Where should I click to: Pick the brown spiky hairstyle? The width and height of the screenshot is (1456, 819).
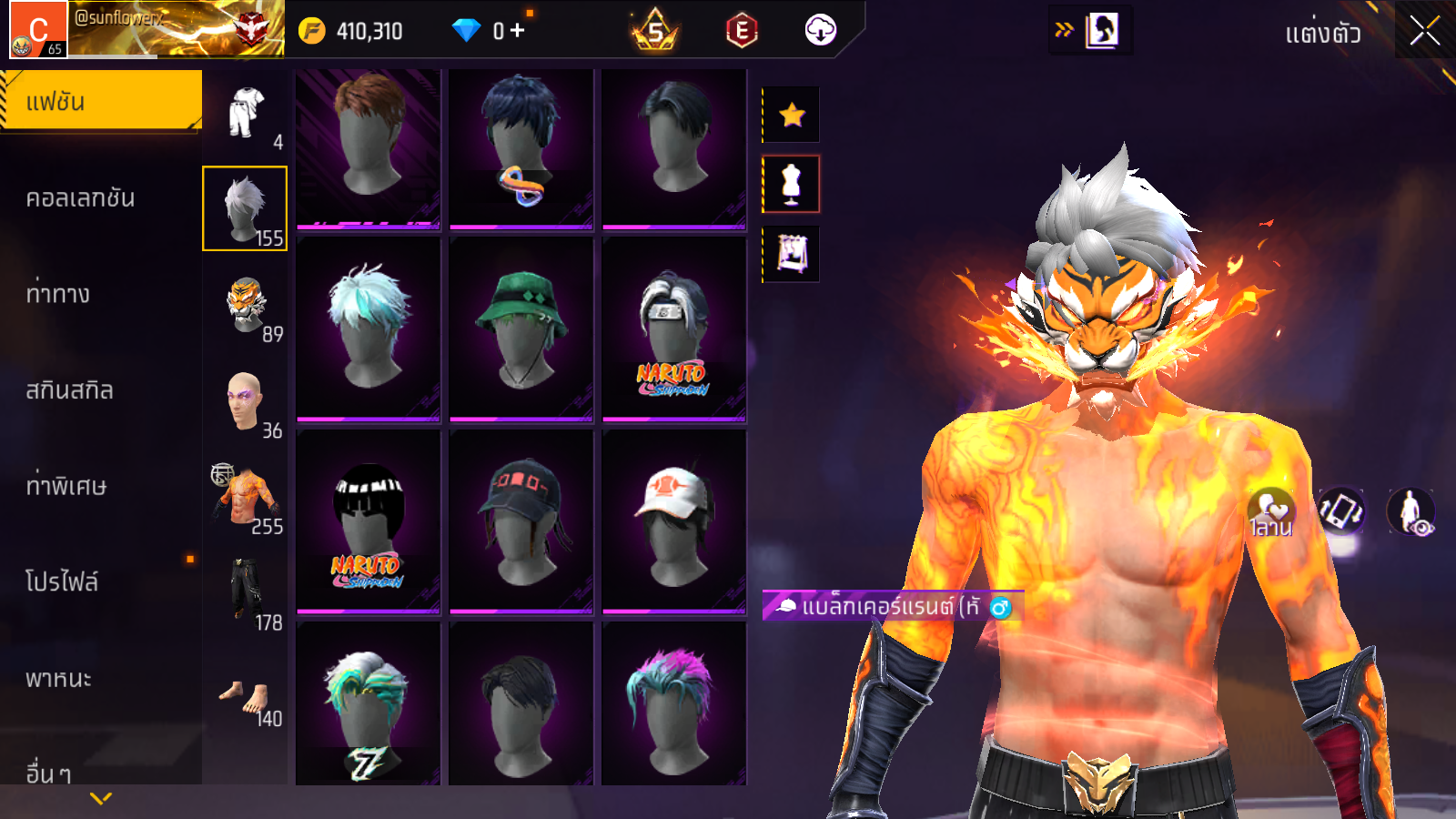coord(368,147)
